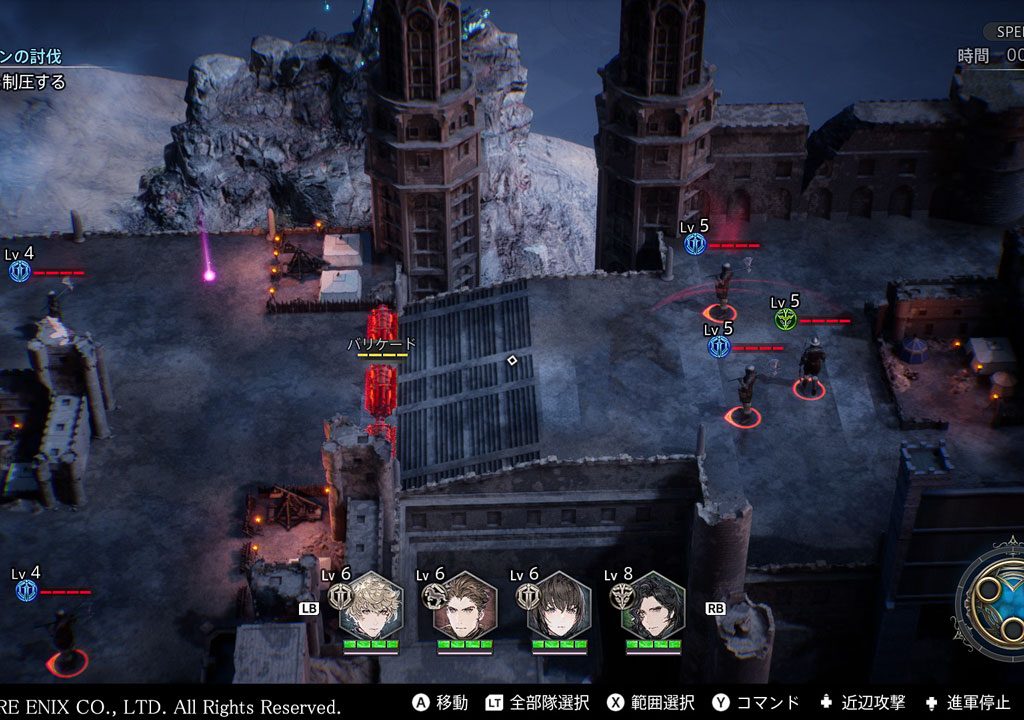Target the green Lv 5 enemy class icon

(785, 319)
